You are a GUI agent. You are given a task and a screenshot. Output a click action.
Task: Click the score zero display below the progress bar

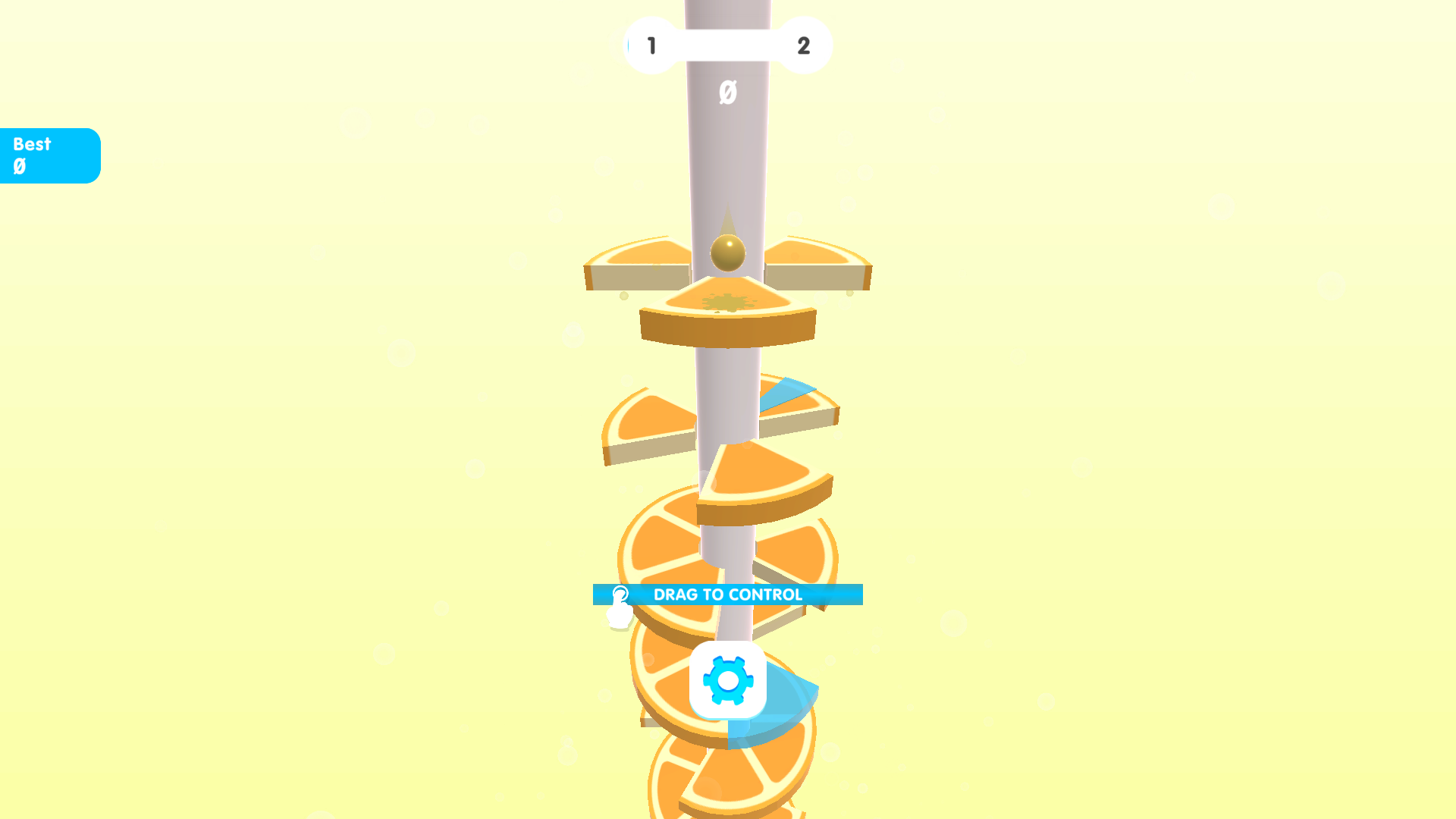click(x=727, y=91)
